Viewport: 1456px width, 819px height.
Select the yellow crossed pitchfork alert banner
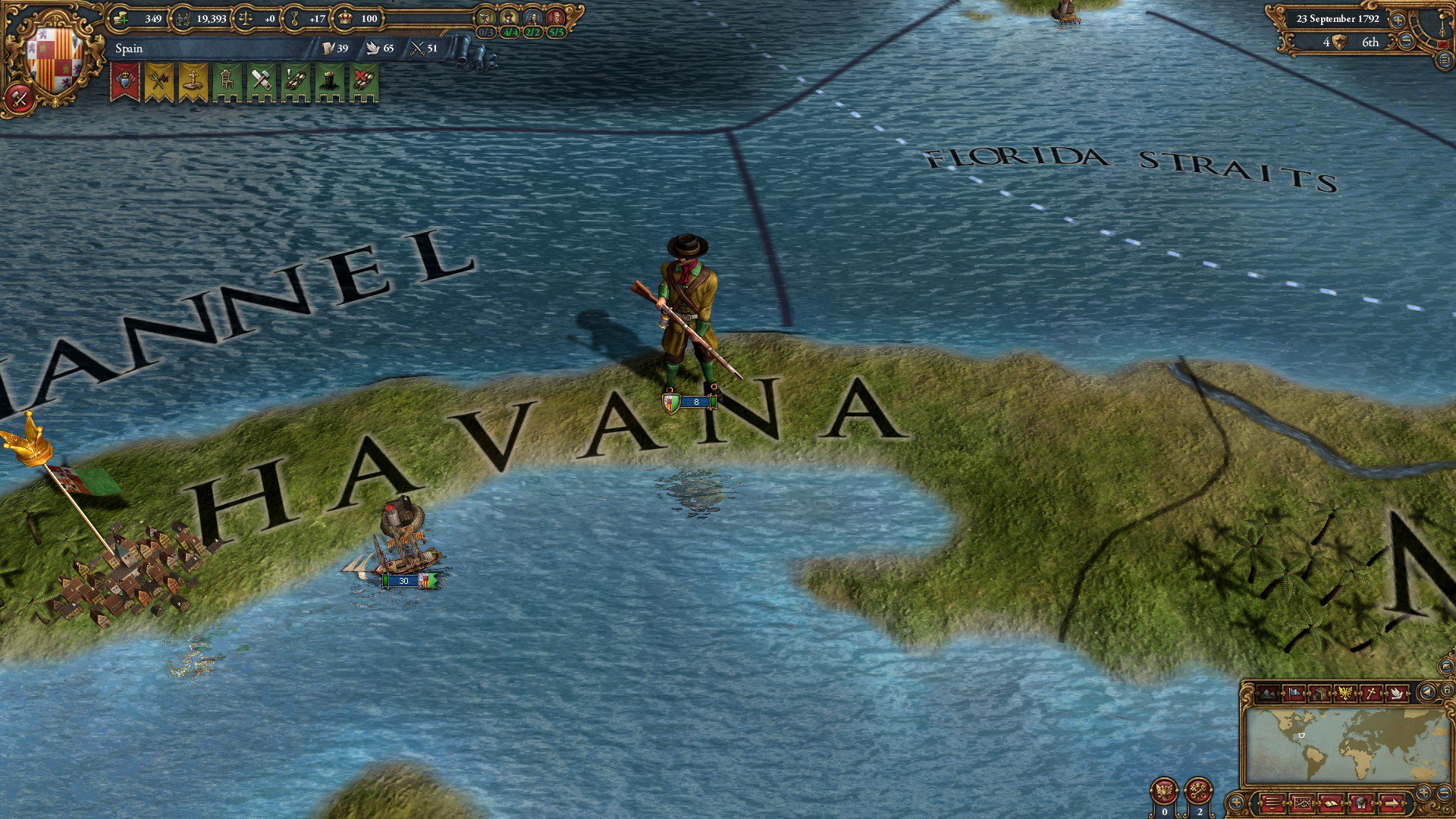tap(159, 82)
